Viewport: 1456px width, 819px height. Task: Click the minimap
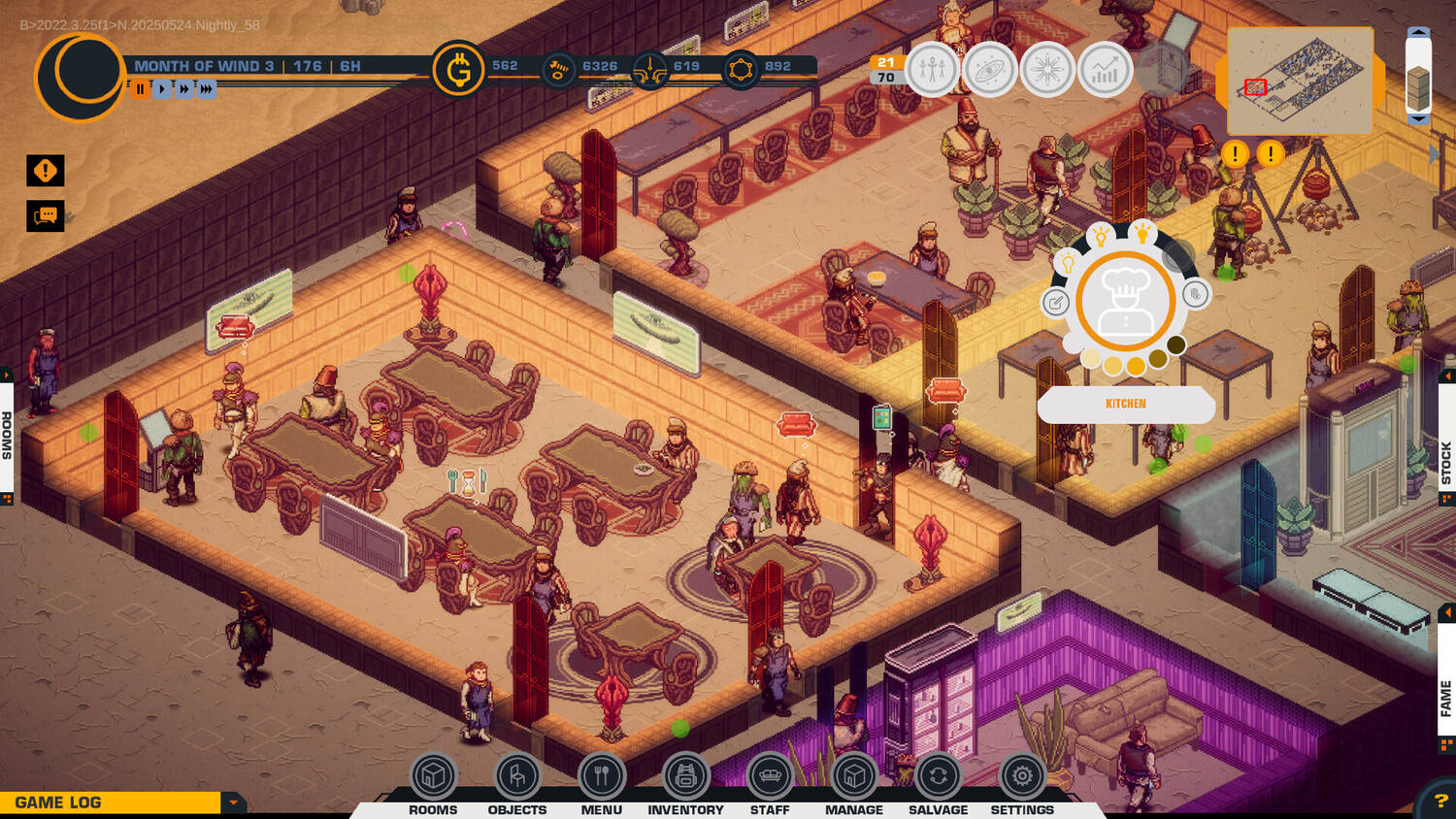coord(1300,81)
